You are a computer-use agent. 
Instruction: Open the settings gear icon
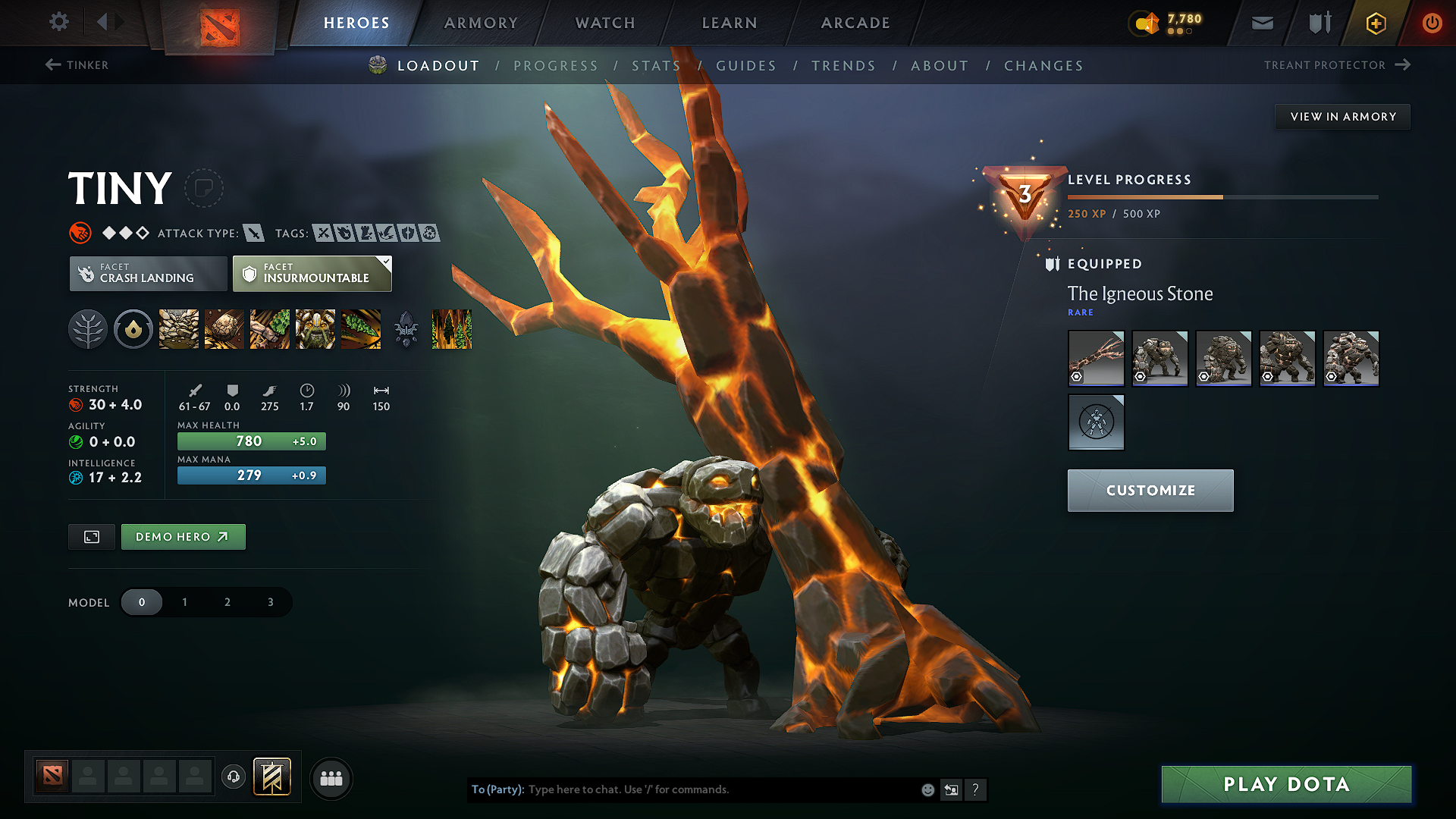coord(58,23)
